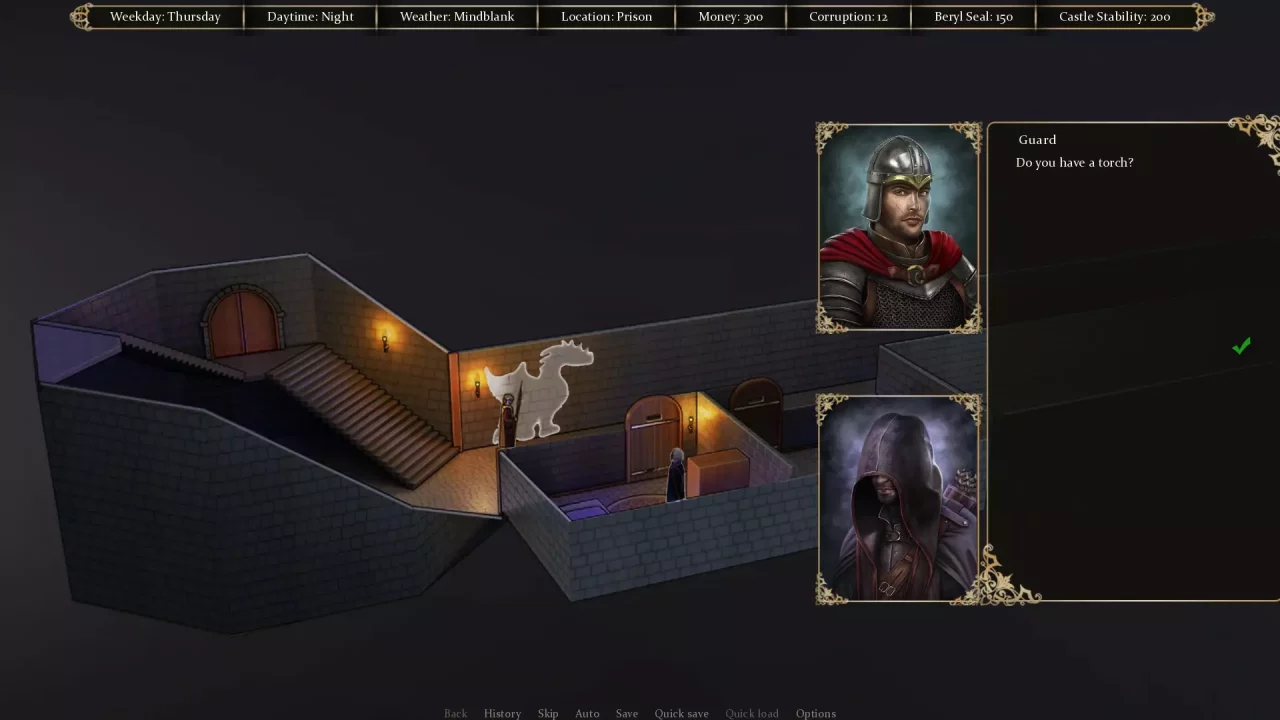Screen dimensions: 1280x720
Task: Click the Money: 300 counter
Action: (730, 16)
